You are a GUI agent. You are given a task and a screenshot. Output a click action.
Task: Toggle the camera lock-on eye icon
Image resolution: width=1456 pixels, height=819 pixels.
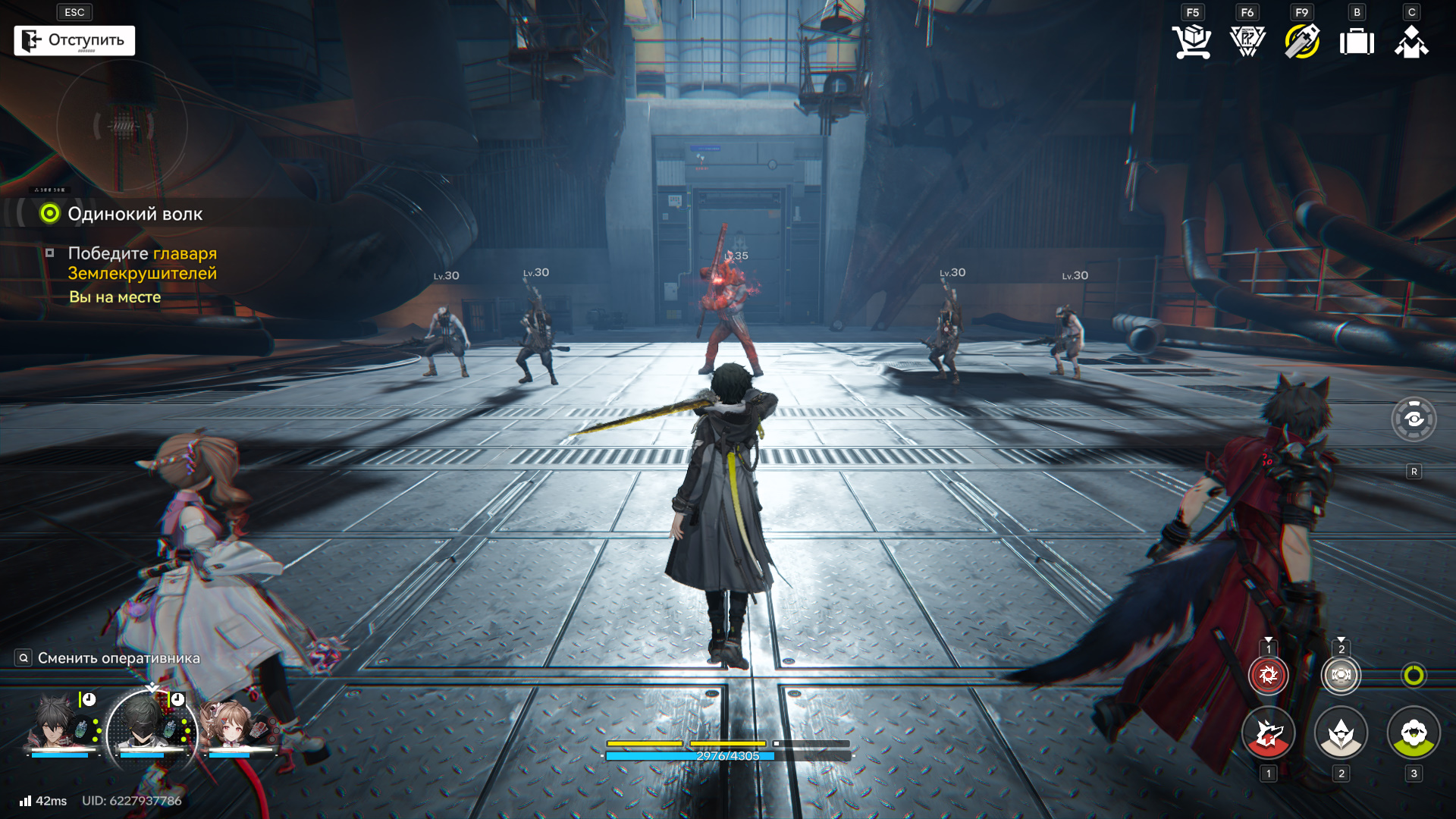1414,419
